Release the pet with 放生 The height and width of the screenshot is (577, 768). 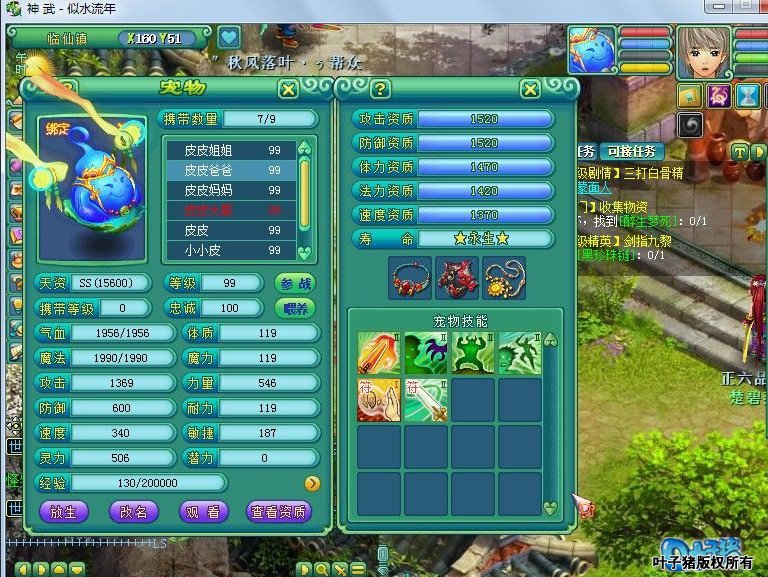pyautogui.click(x=71, y=511)
